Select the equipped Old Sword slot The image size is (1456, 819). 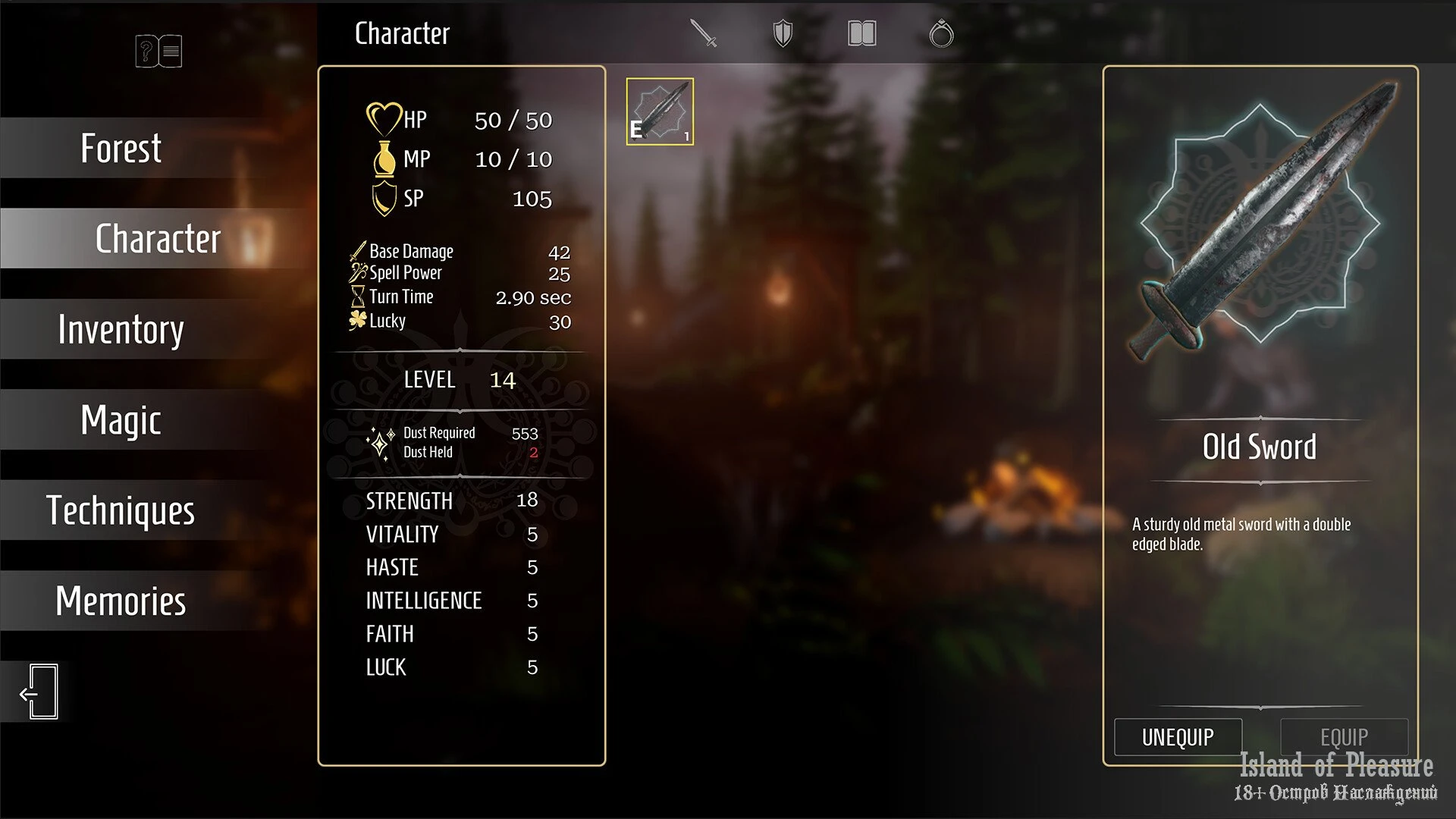click(660, 111)
